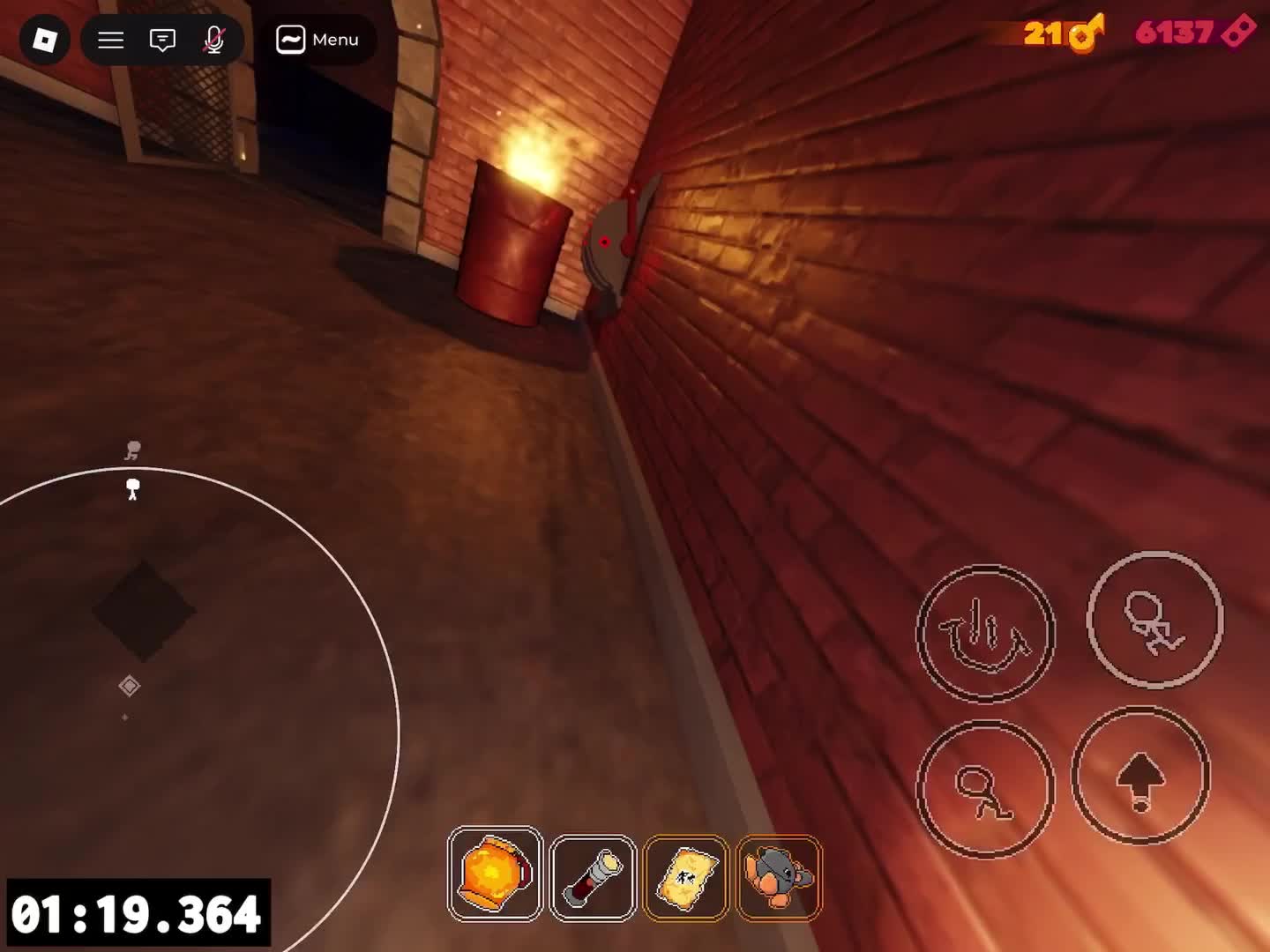Select the flashlight from the hotbar
This screenshot has height=952, width=1270.
593,877
